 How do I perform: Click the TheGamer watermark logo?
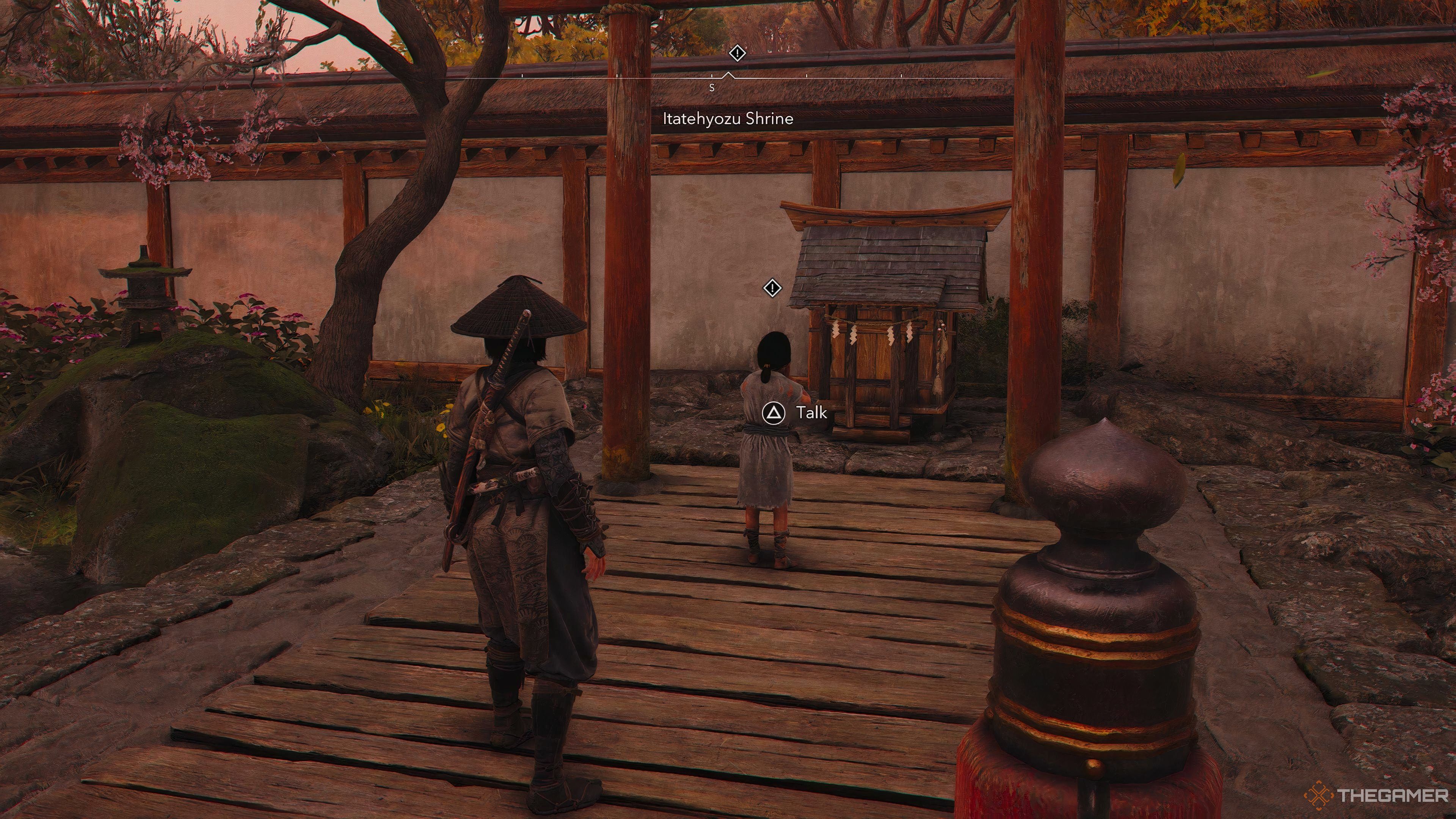(x=1376, y=795)
